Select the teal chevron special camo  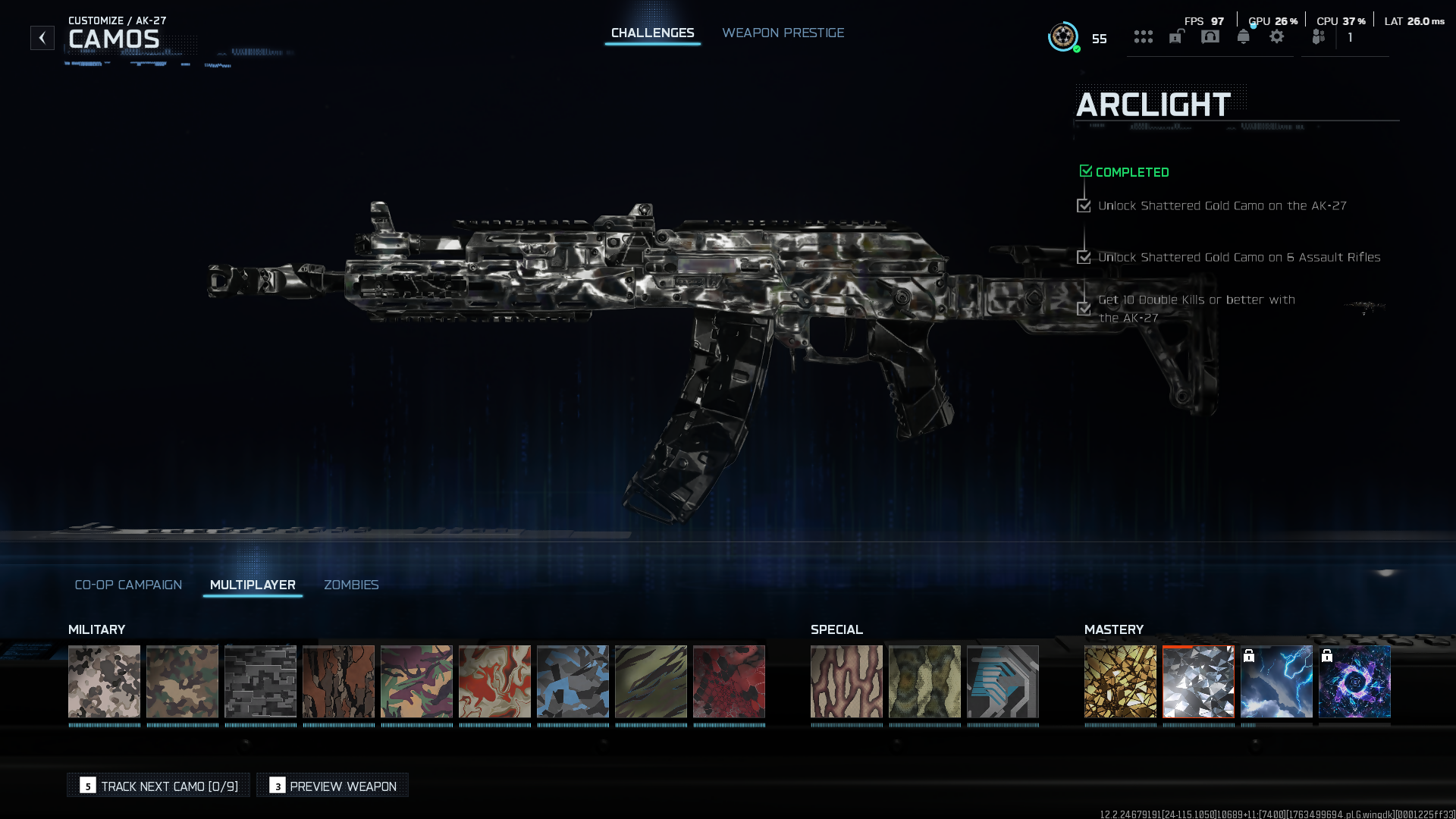[1003, 681]
